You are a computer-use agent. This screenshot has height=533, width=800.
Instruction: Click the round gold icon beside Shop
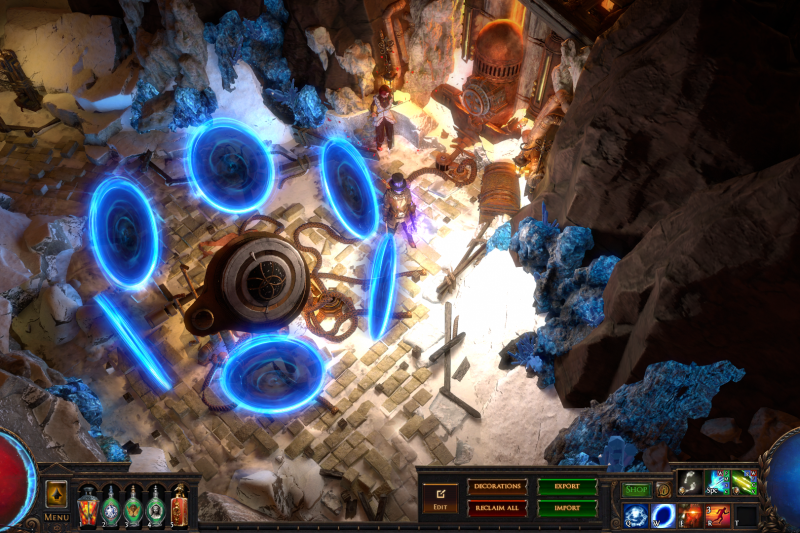click(663, 490)
